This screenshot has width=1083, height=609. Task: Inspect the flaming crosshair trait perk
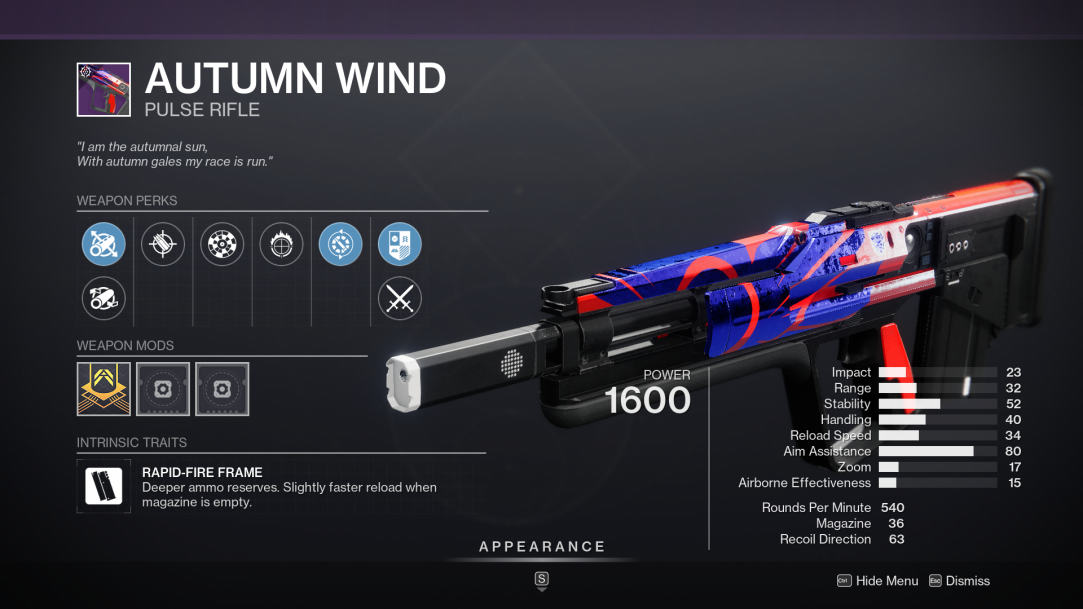281,244
